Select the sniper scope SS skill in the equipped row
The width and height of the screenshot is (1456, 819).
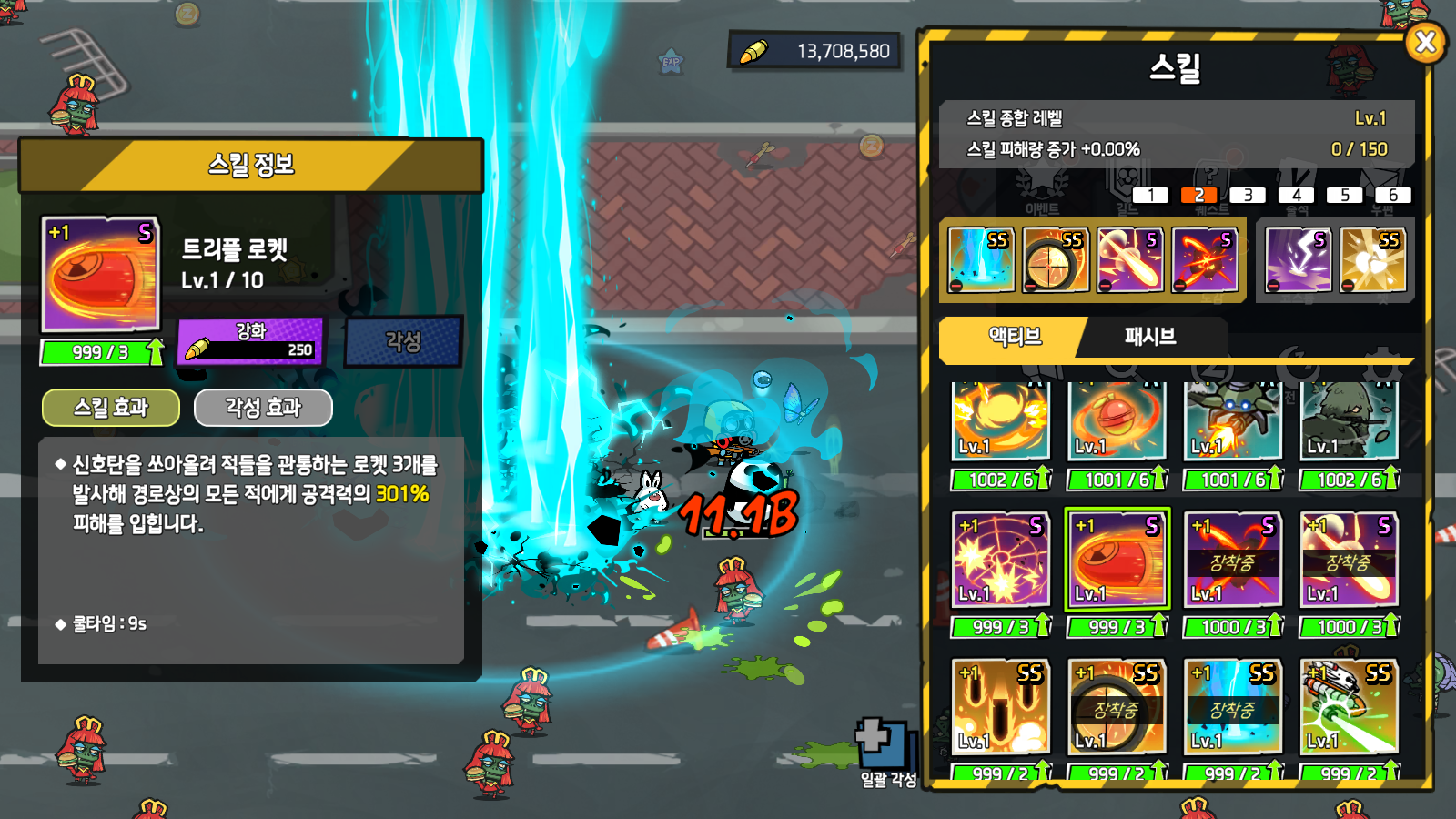(1057, 259)
